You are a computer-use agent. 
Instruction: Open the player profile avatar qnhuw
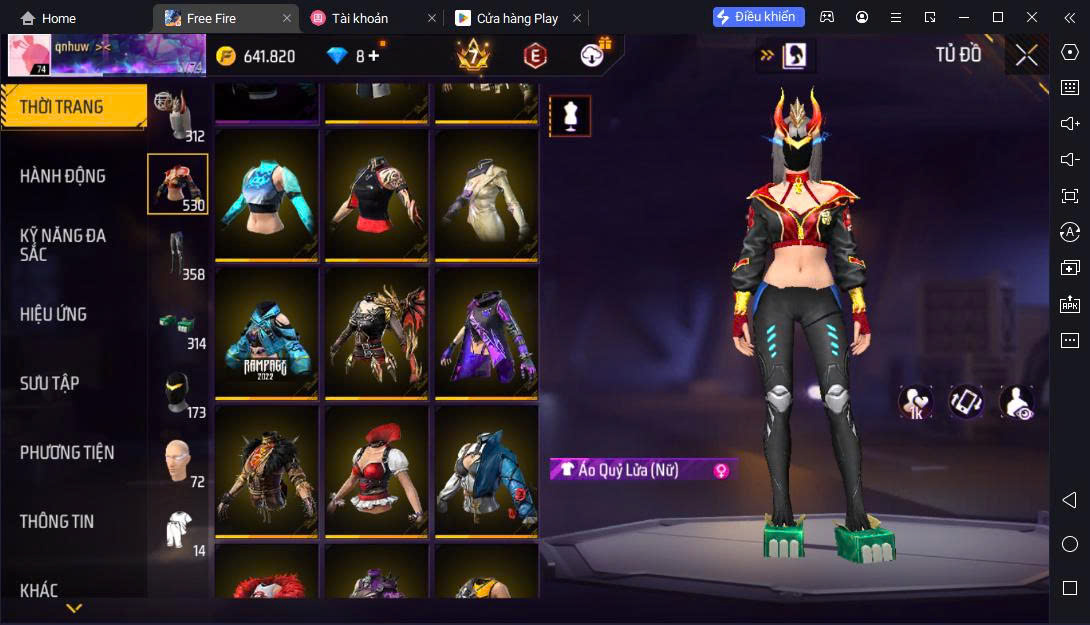point(30,55)
